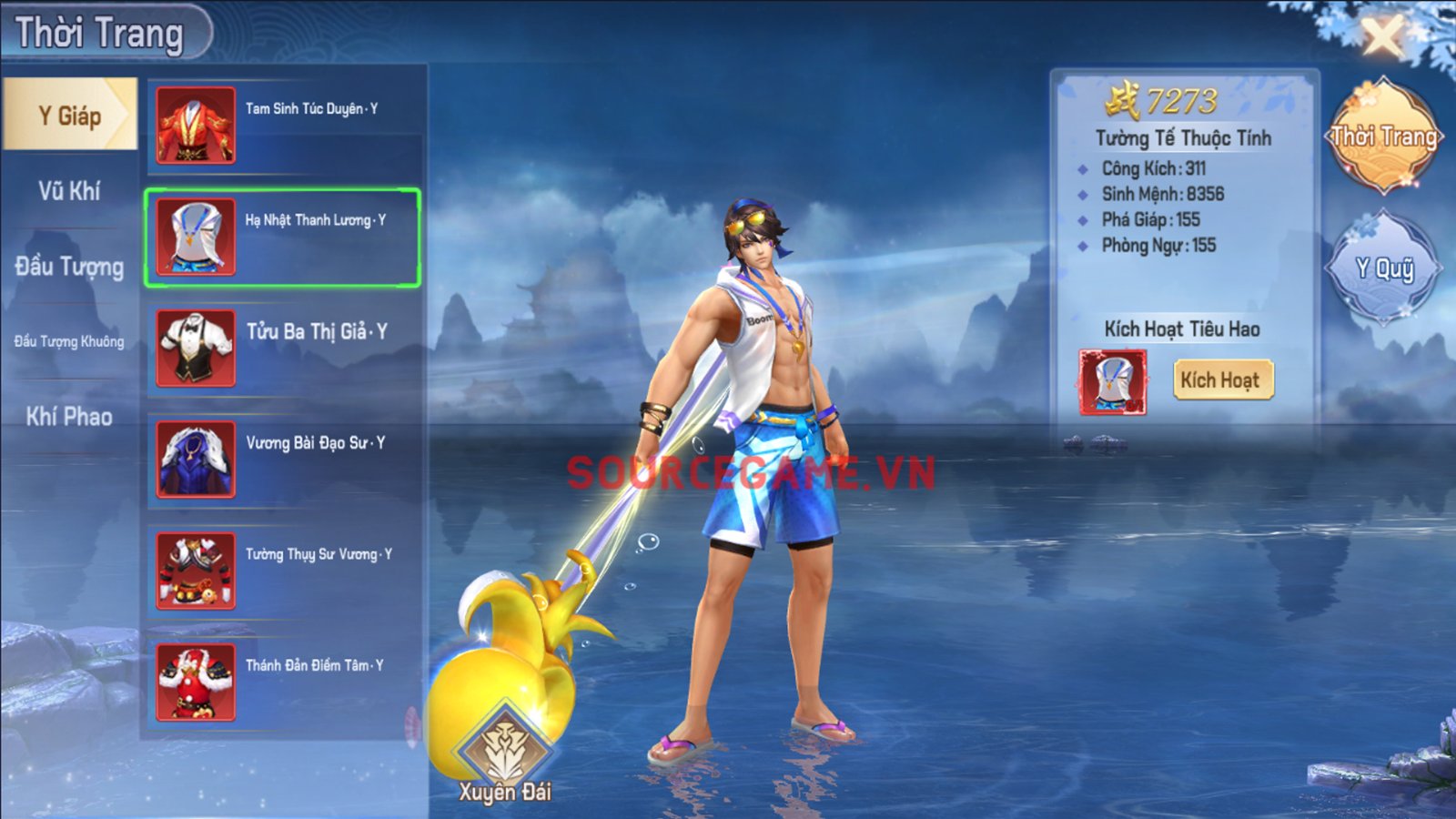Select the Thánh Đản Điểm Tâm outfit
This screenshot has width=1456, height=819.
(x=284, y=682)
